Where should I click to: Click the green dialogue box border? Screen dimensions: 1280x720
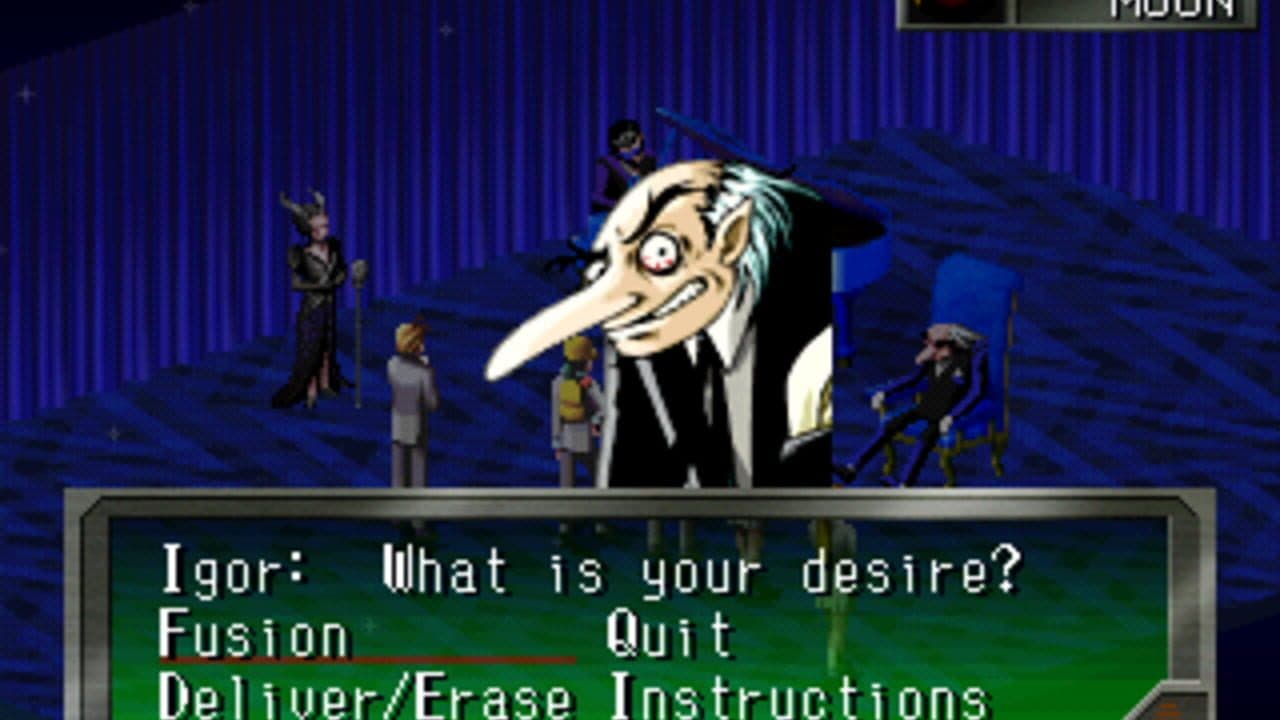(x=640, y=501)
